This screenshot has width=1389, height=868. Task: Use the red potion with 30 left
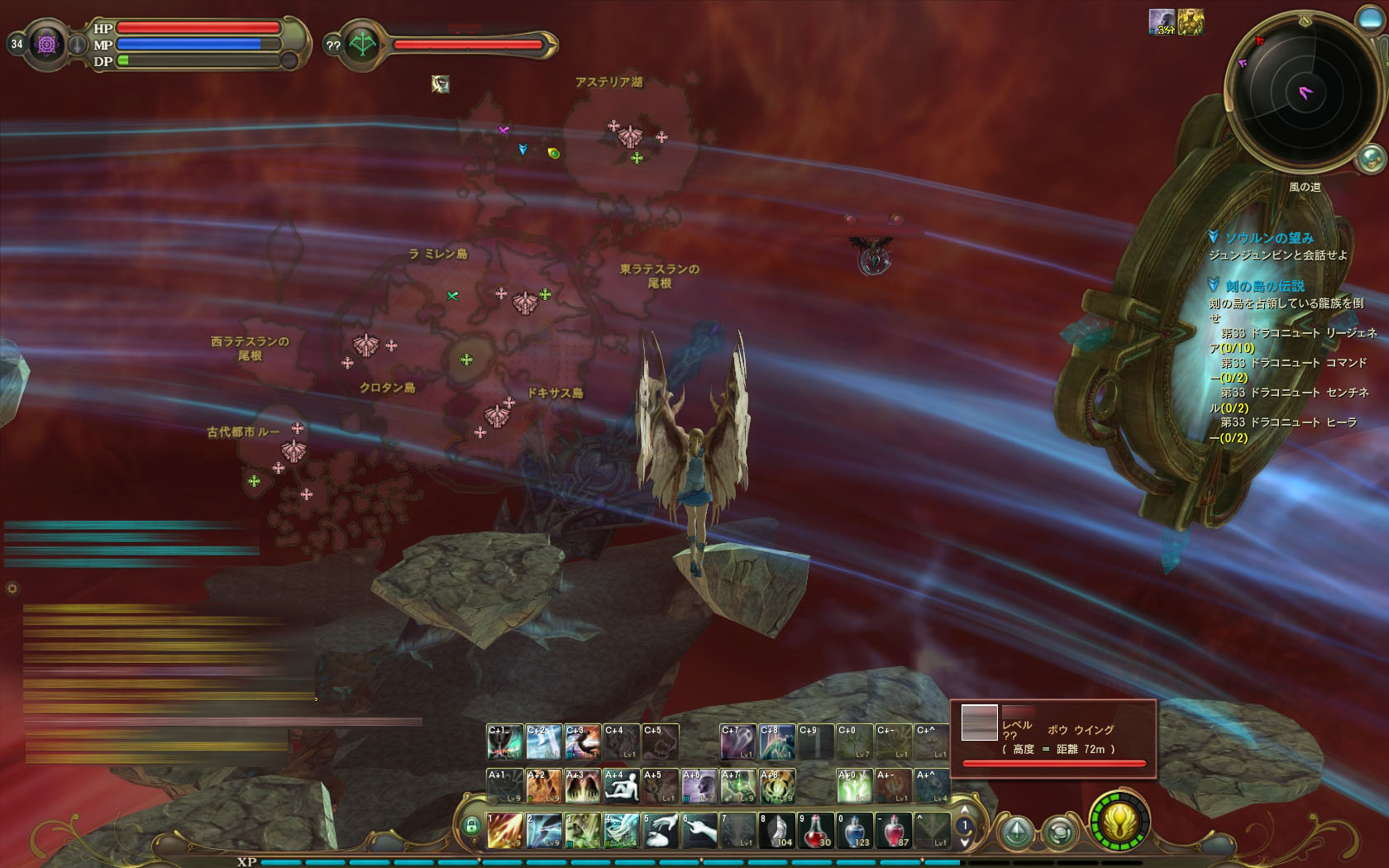click(816, 830)
